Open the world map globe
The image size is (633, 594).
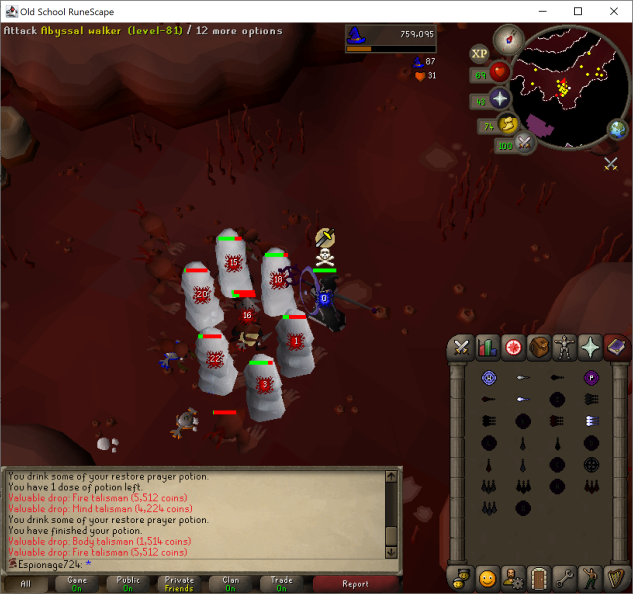617,130
